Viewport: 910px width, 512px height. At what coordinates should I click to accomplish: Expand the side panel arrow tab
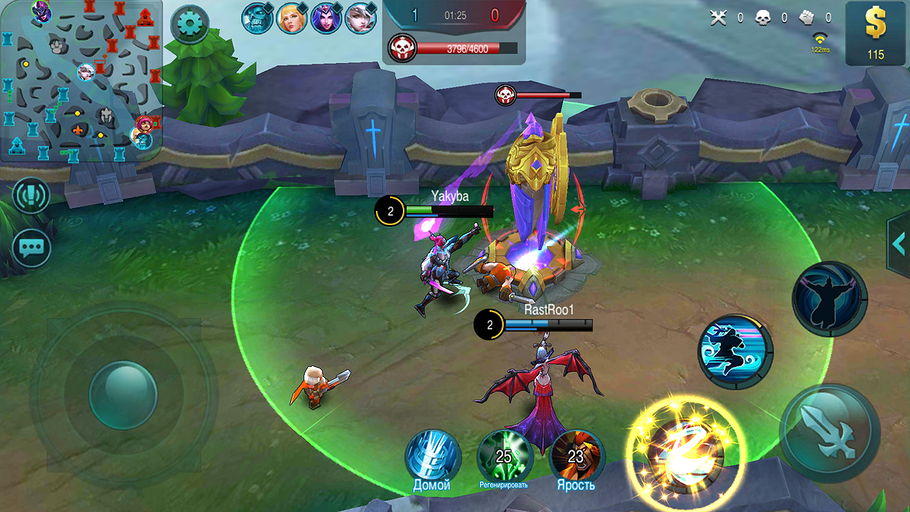coord(898,242)
